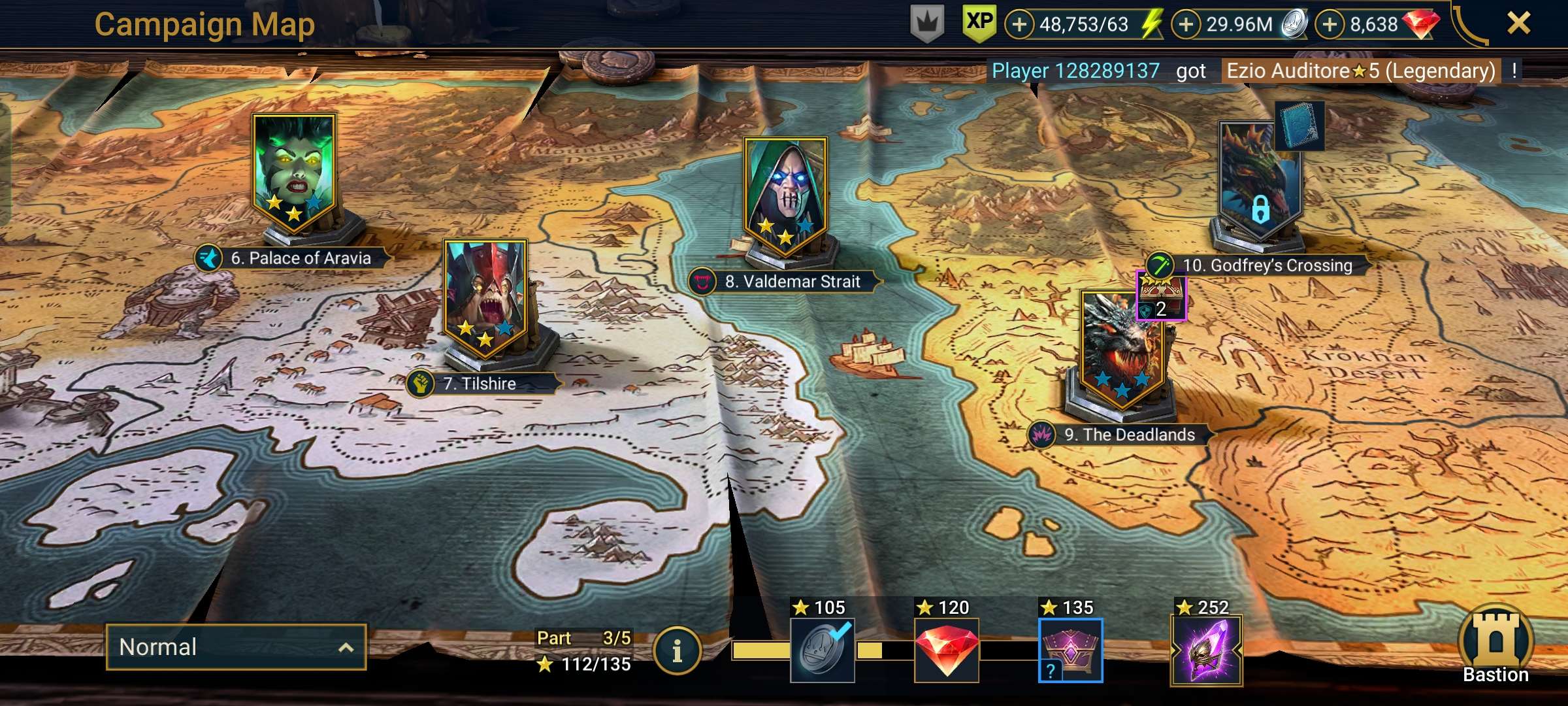Add more energy with plus button
This screenshot has height=706, width=1568.
click(1019, 25)
